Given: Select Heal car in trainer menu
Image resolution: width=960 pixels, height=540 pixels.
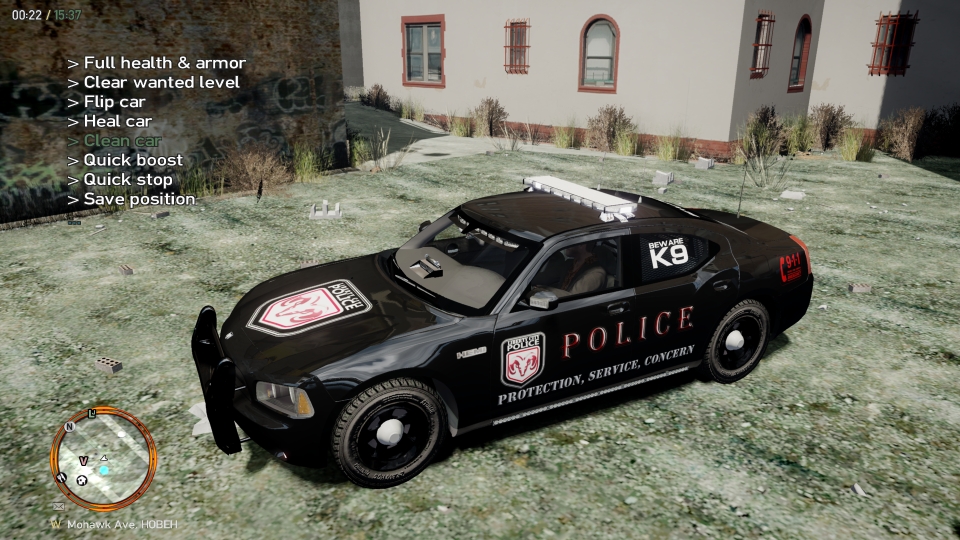Looking at the screenshot, I should coord(109,122).
